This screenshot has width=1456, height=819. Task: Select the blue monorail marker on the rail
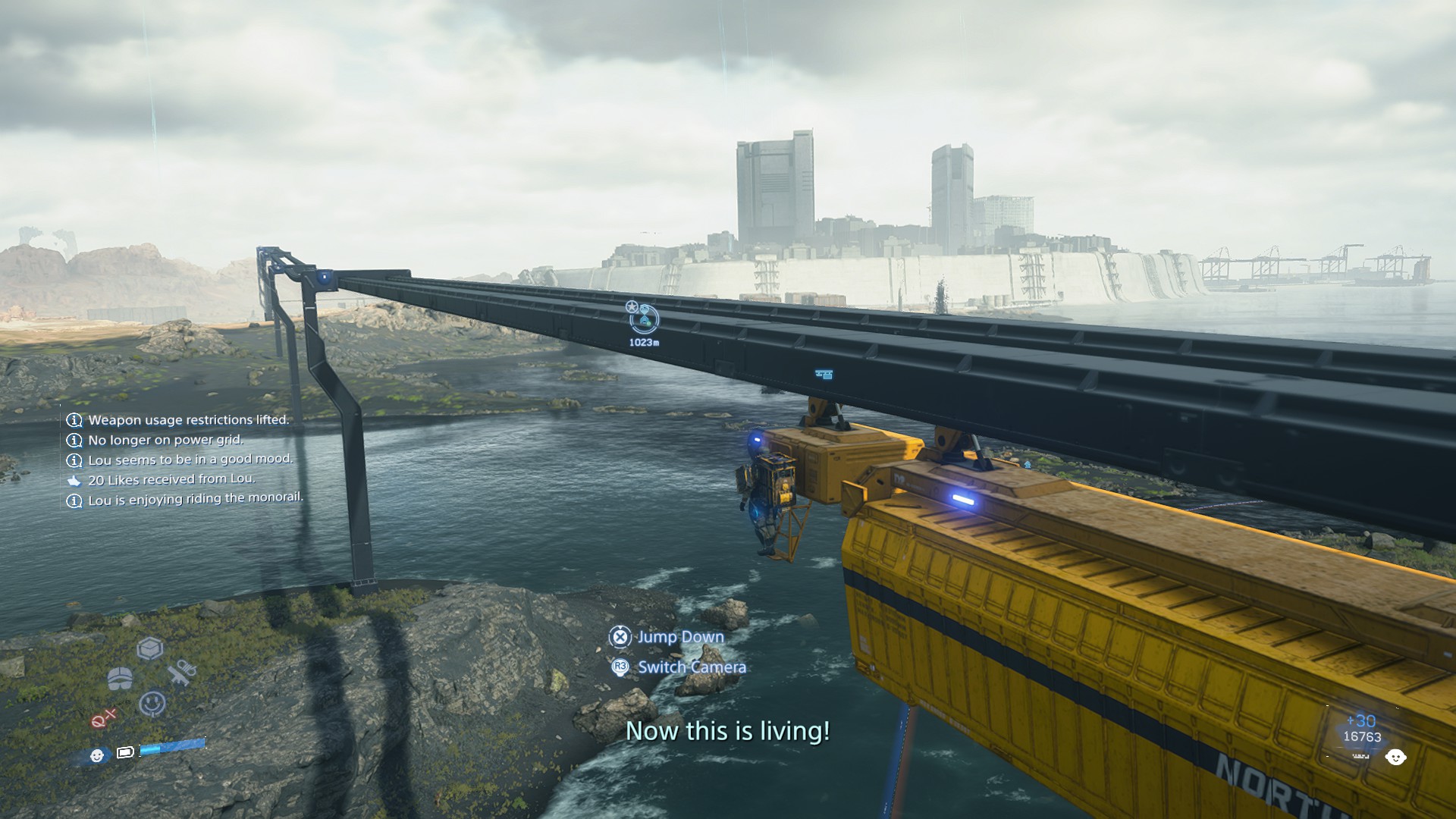click(824, 375)
